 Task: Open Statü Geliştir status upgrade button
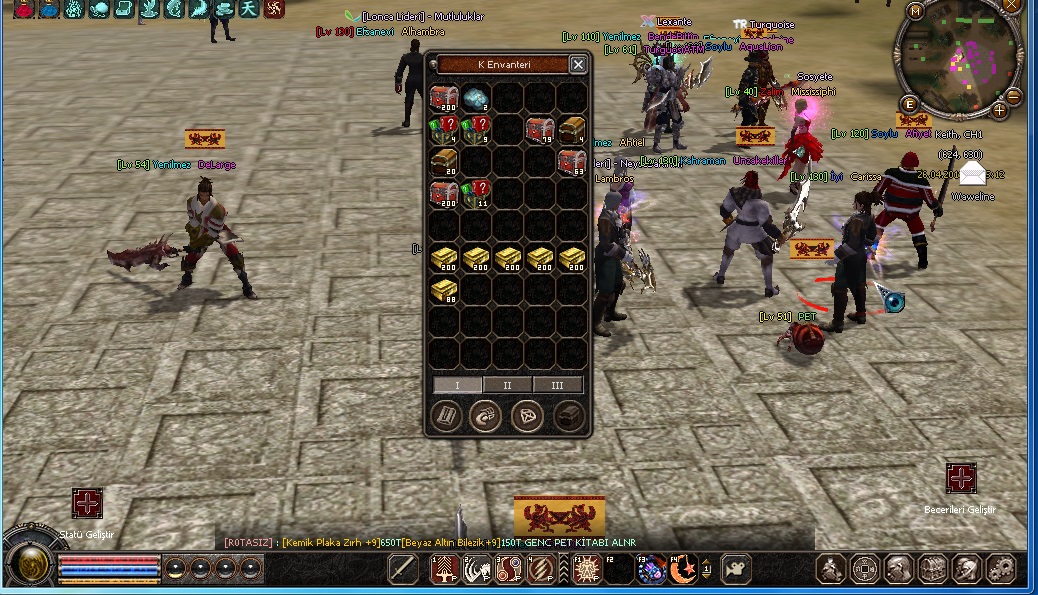(x=87, y=503)
